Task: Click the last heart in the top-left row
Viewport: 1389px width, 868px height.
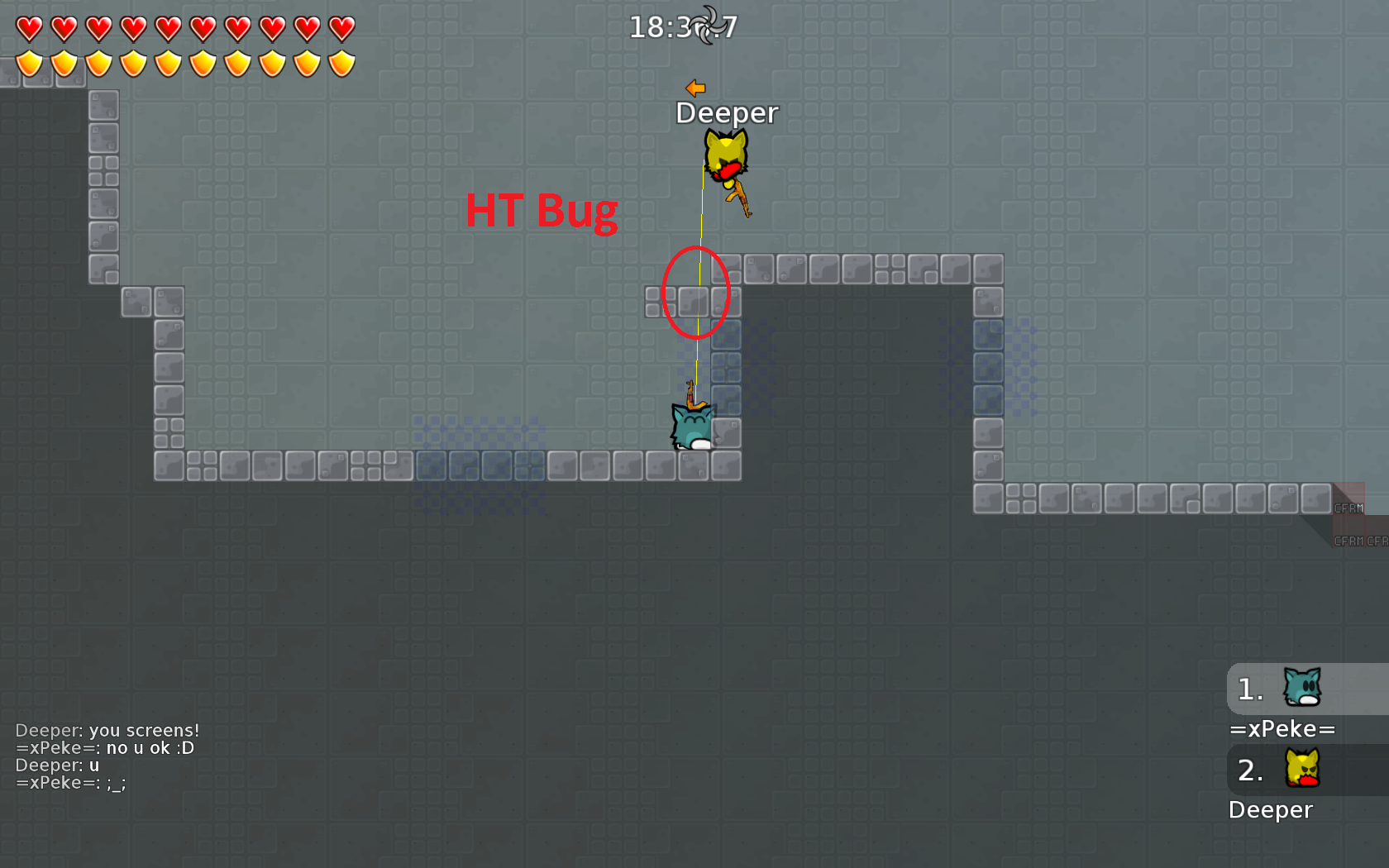Action: click(x=341, y=26)
